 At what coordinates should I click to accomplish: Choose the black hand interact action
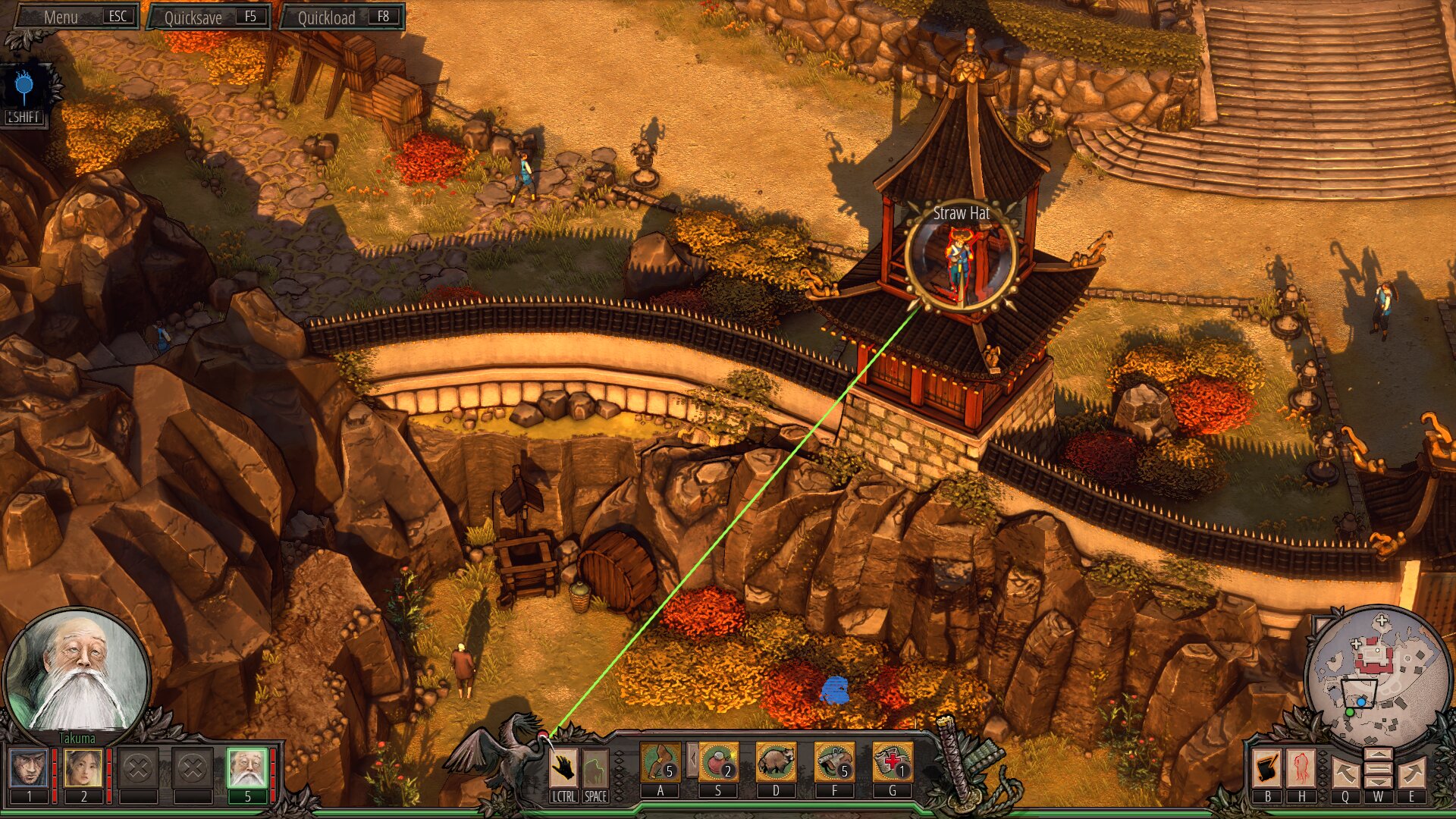pyautogui.click(x=563, y=769)
